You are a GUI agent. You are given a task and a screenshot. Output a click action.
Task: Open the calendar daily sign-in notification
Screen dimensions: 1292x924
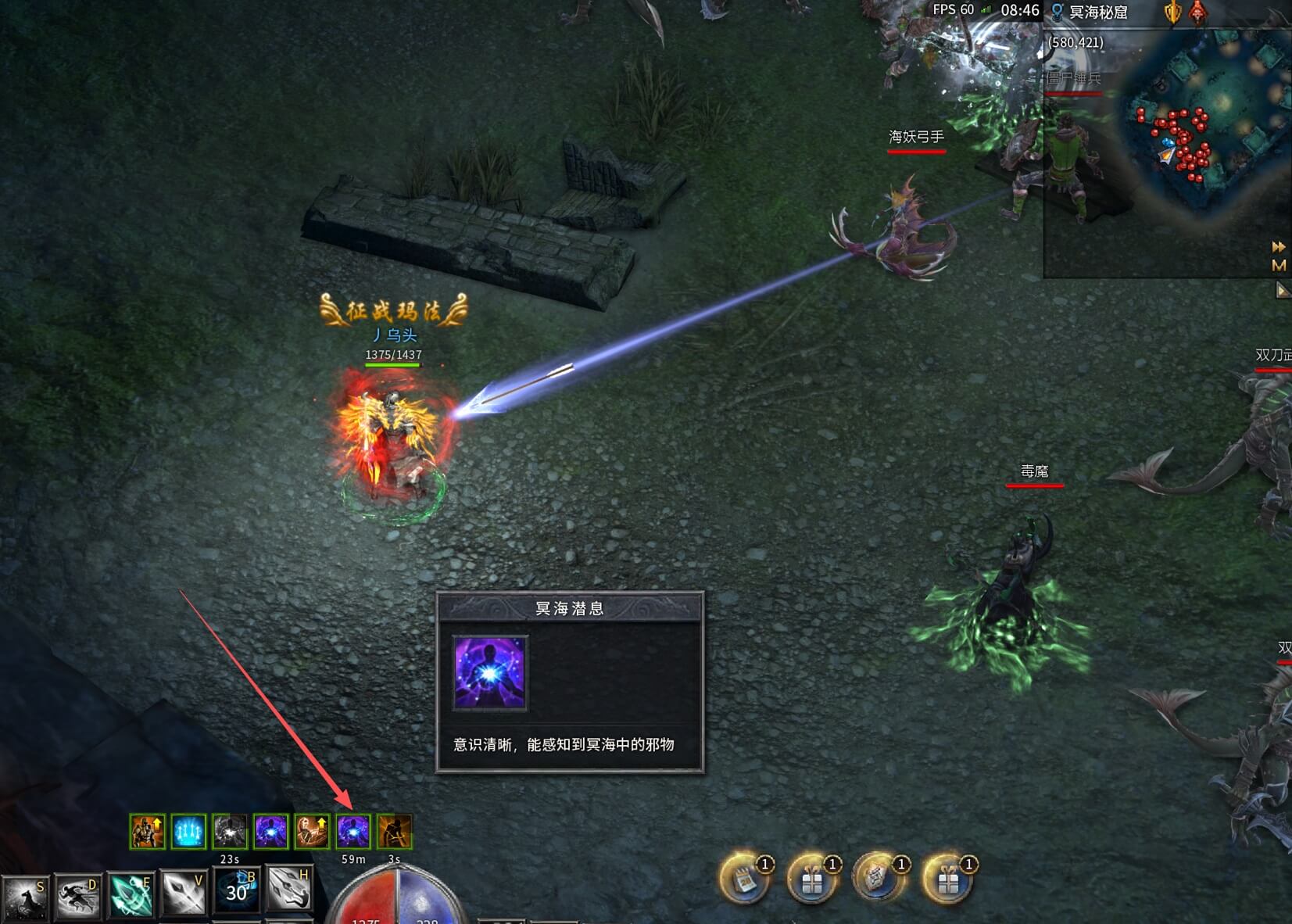tap(743, 879)
